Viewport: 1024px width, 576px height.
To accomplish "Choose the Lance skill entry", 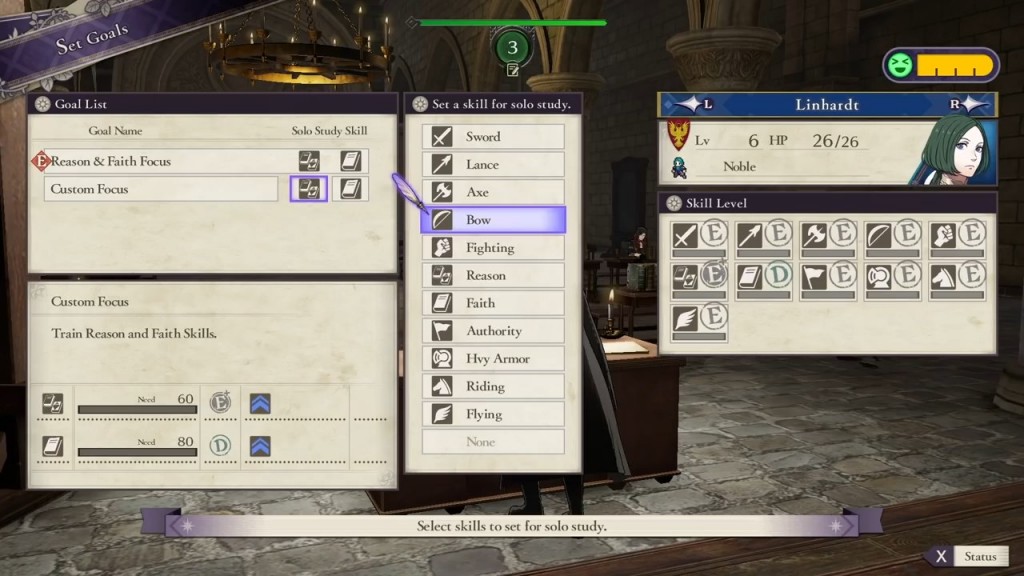I will [493, 165].
